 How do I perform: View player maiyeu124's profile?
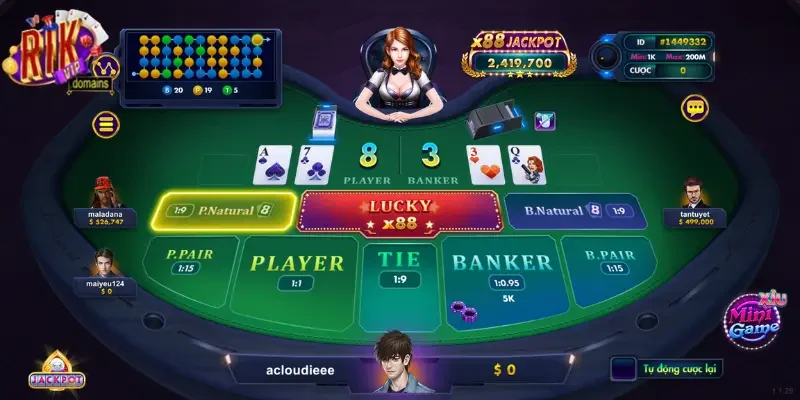[103, 266]
